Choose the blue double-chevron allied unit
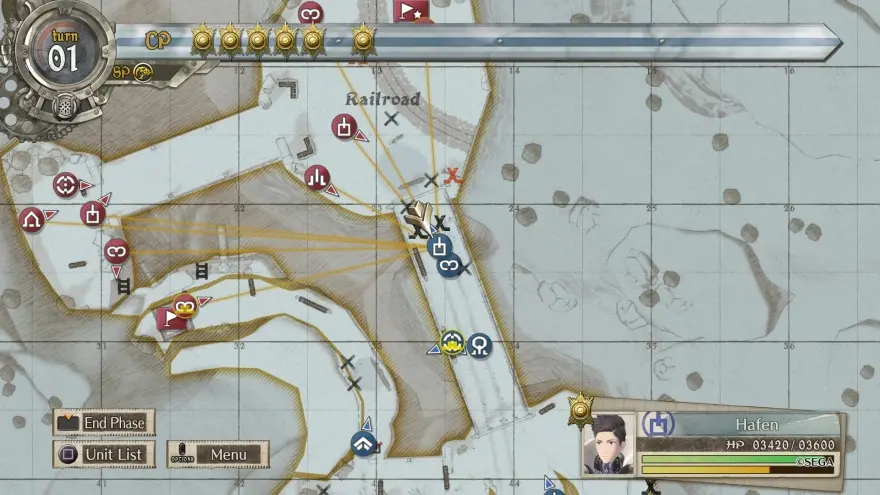880x495 pixels. click(364, 443)
